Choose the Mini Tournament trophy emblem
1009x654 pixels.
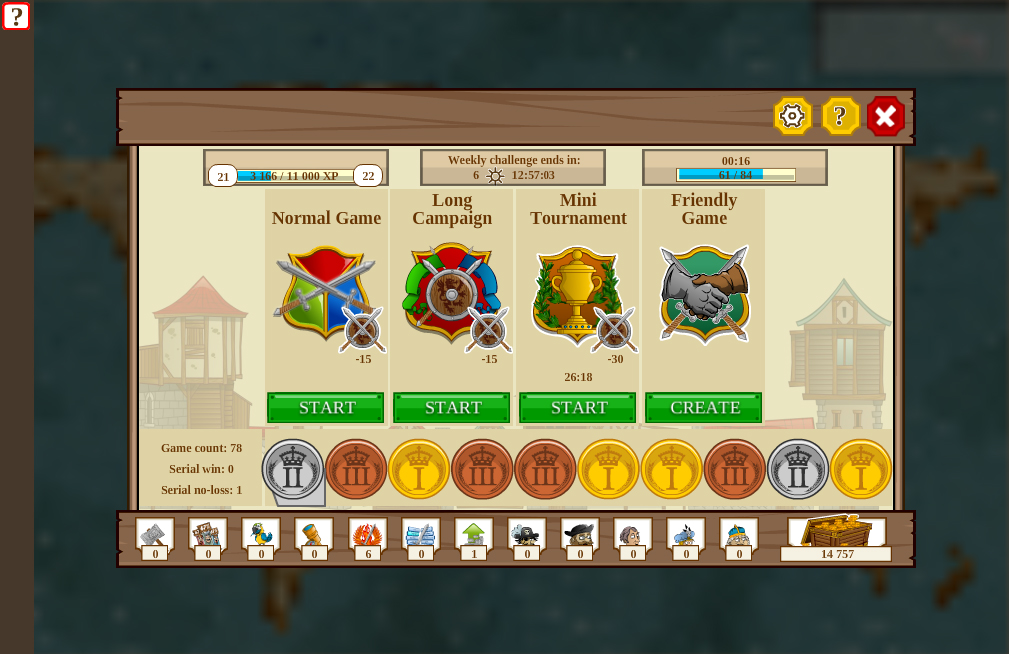click(577, 292)
